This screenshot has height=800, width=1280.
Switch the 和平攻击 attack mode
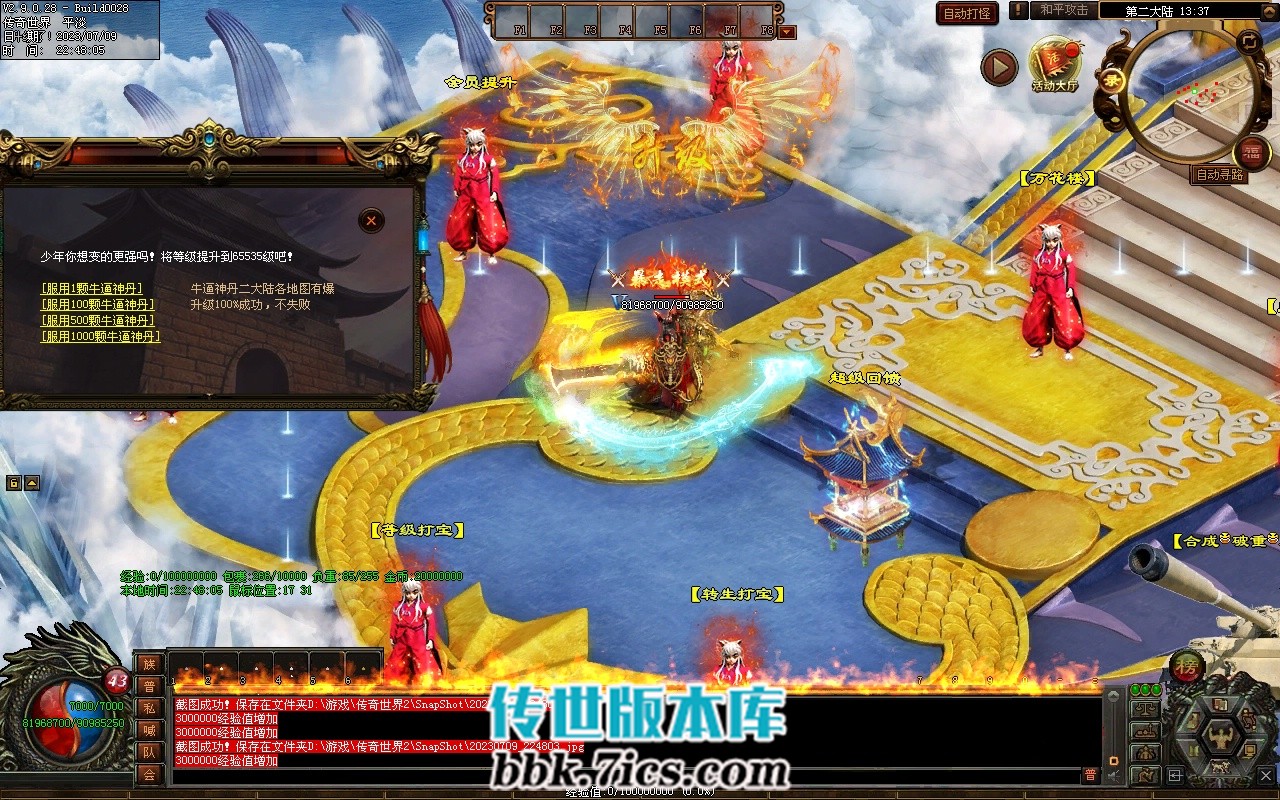[1063, 10]
